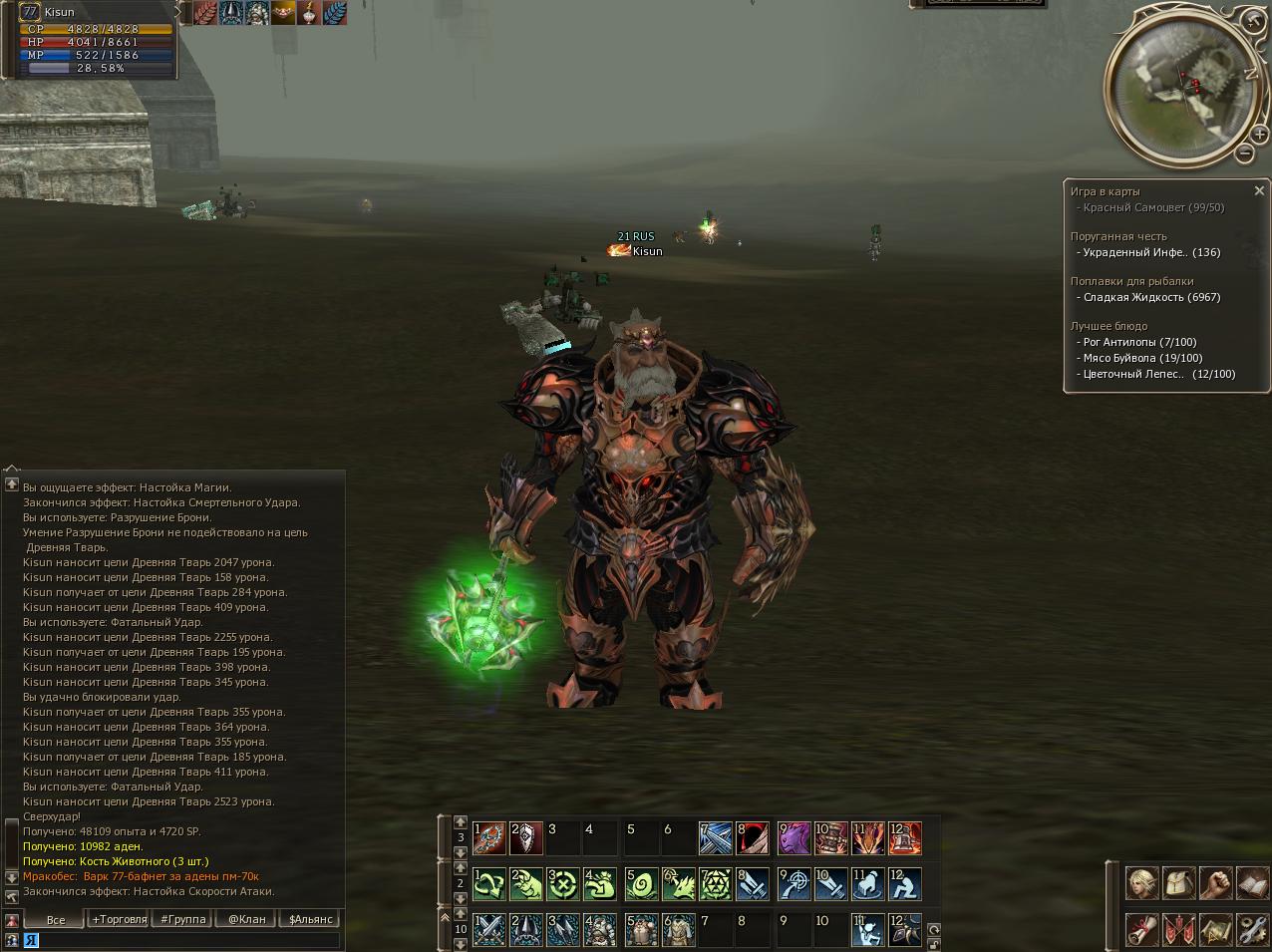Viewport: 1272px width, 952px height.
Task: Open the character status portrait icon
Action: point(1141,883)
